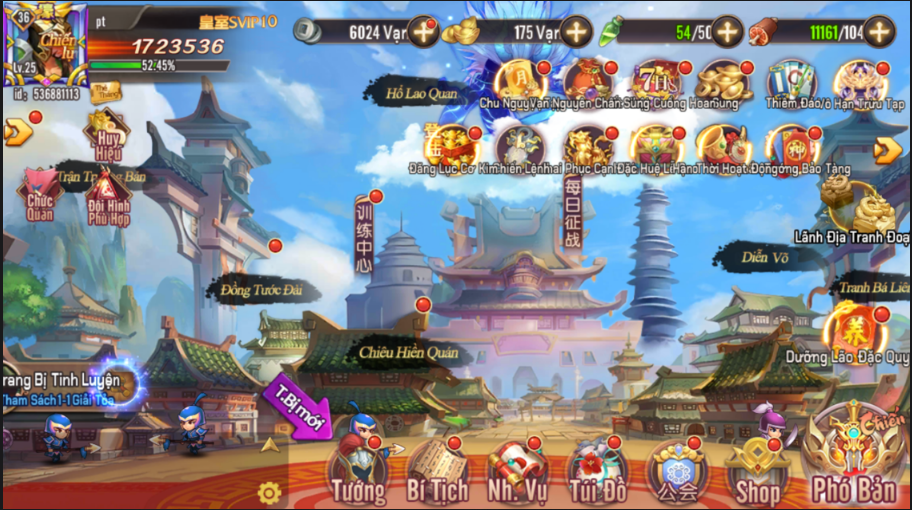
Task: Open the Dưỡng Lão Đặc Quyền icon
Action: coord(850,330)
